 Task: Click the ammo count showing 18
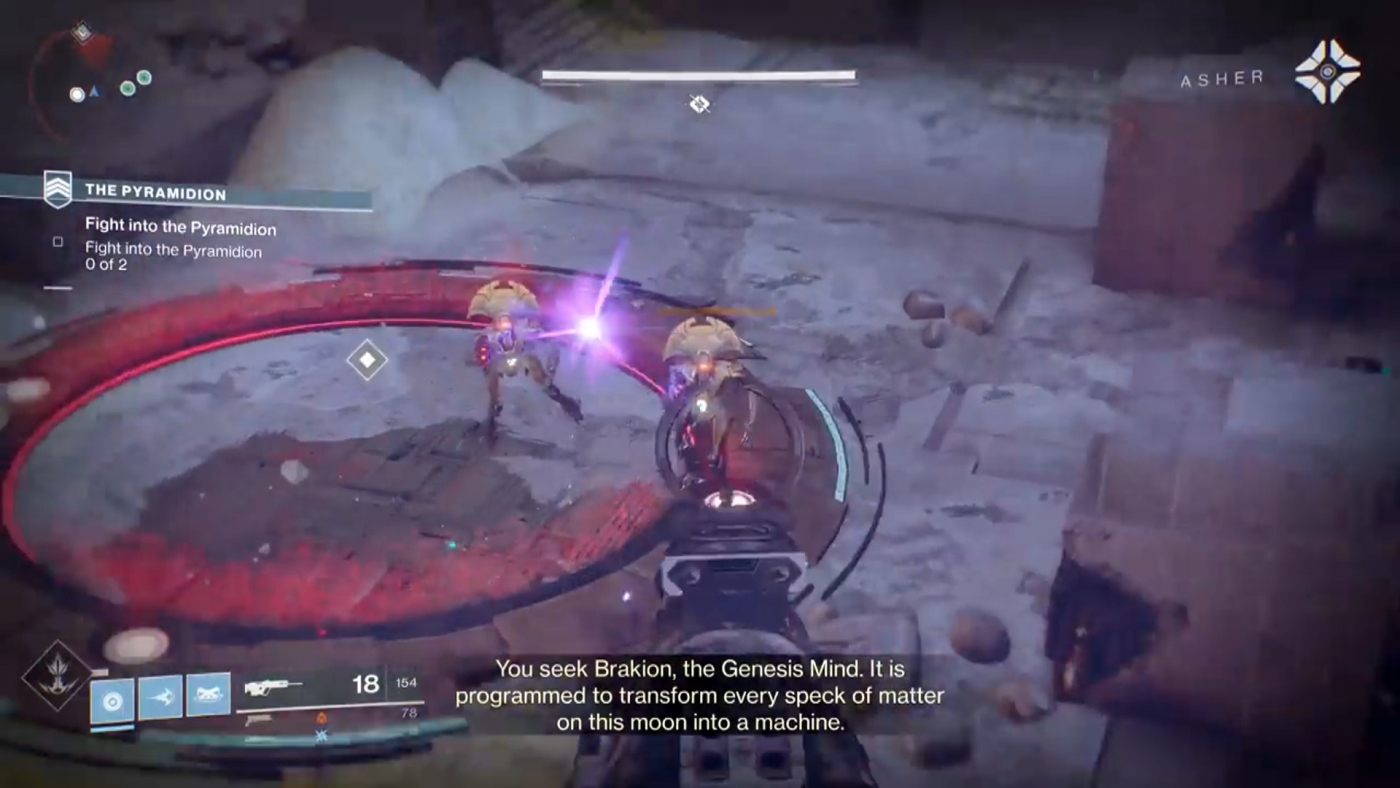365,684
